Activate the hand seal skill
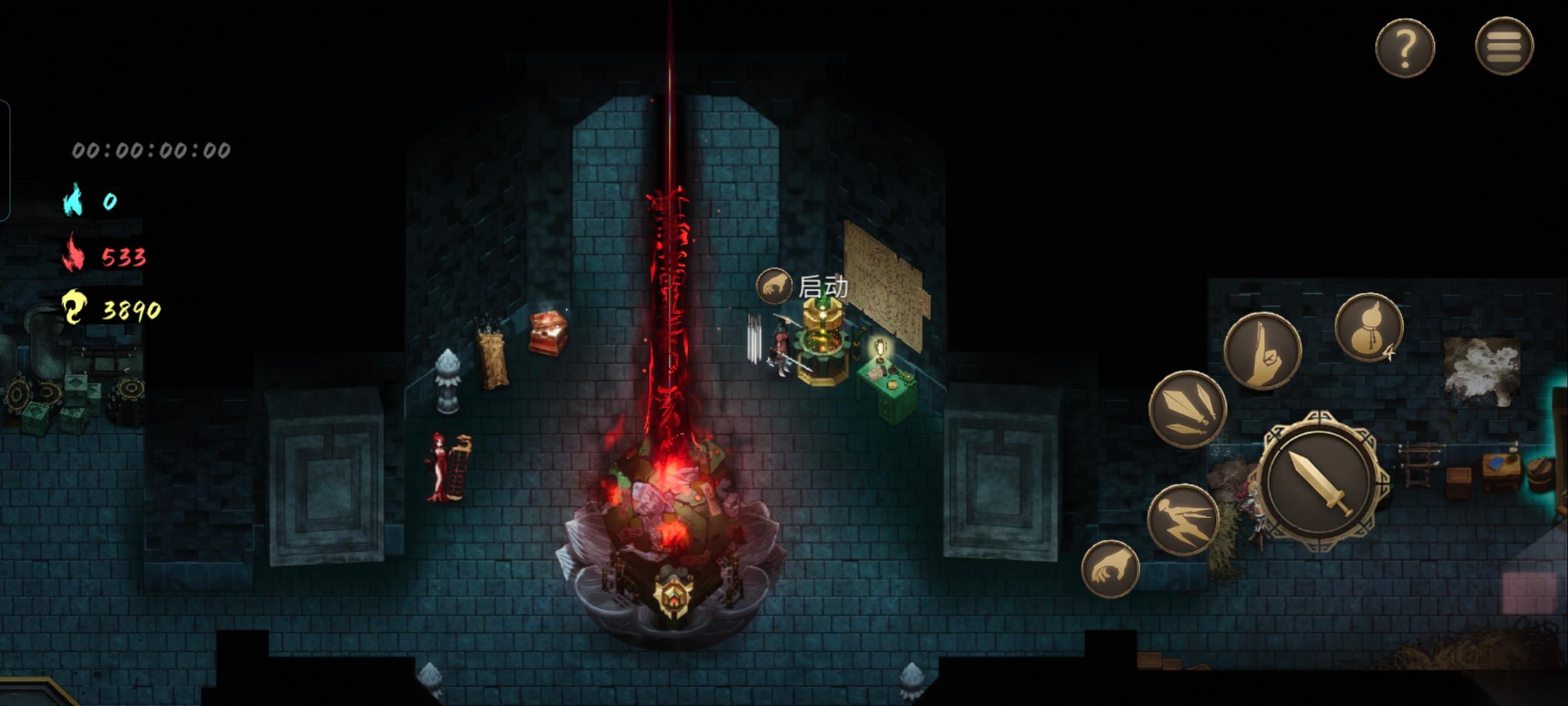 coord(1263,351)
